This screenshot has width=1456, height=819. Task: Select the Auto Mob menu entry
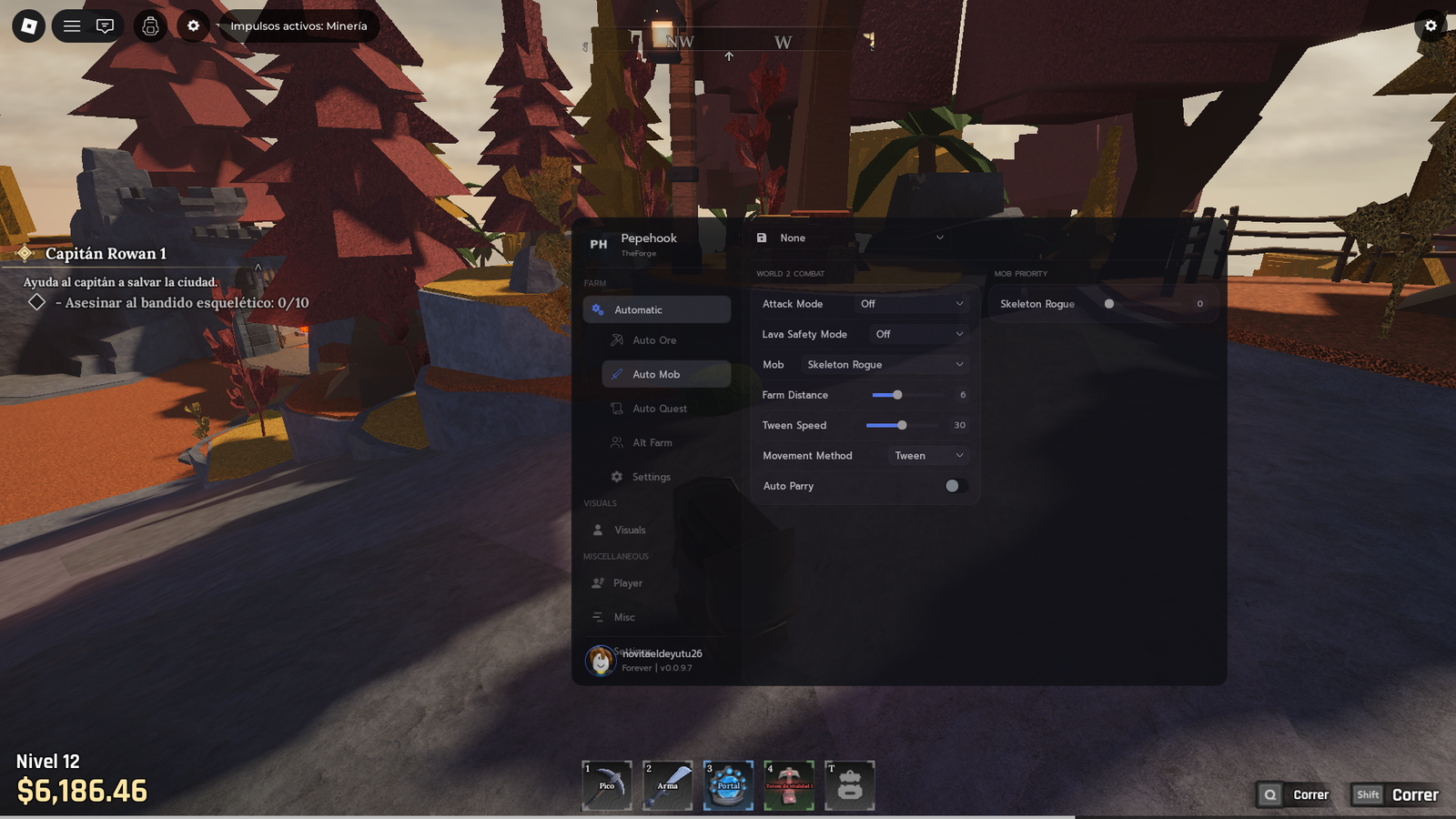[x=664, y=373]
